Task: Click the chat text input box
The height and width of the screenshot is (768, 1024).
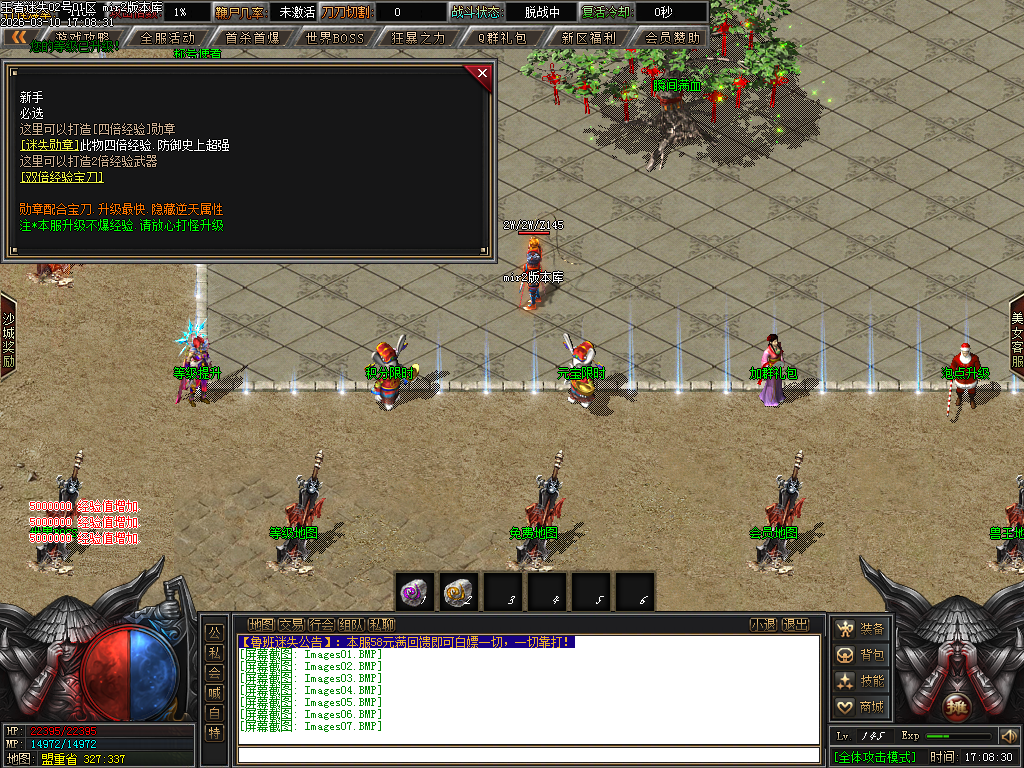Action: coord(528,754)
